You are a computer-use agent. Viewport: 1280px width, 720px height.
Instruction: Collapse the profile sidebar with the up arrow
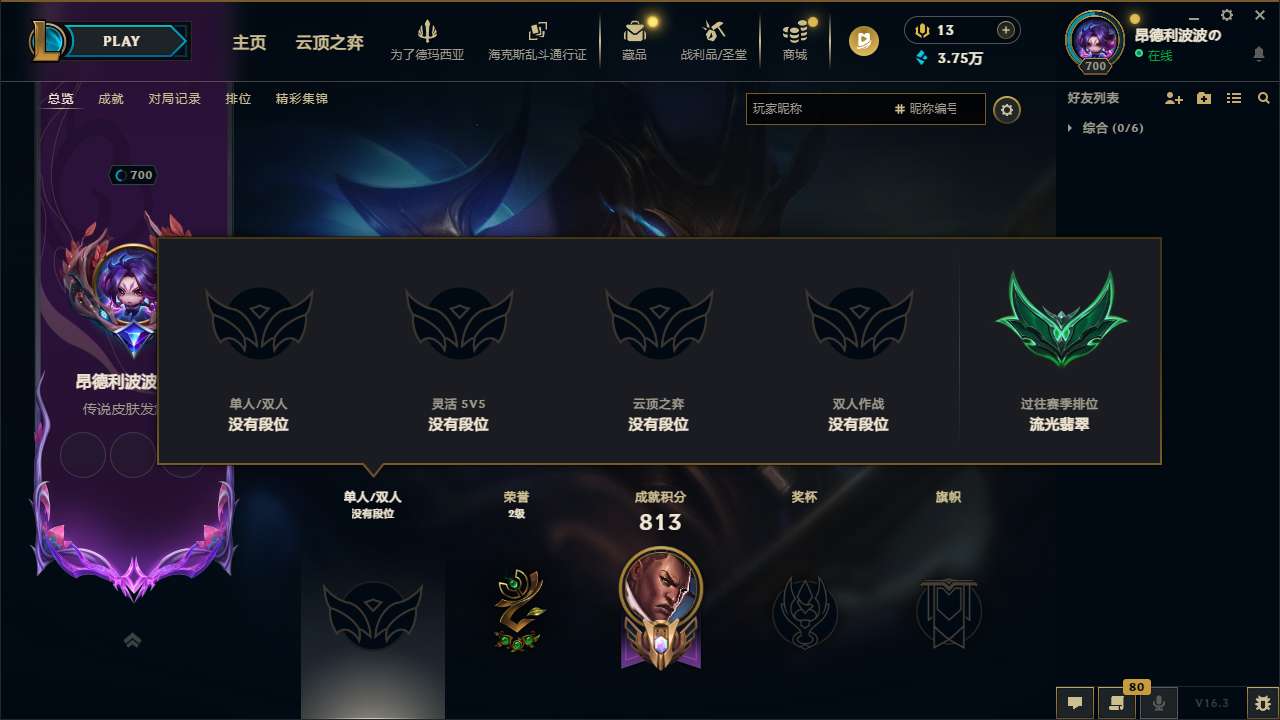(x=132, y=639)
